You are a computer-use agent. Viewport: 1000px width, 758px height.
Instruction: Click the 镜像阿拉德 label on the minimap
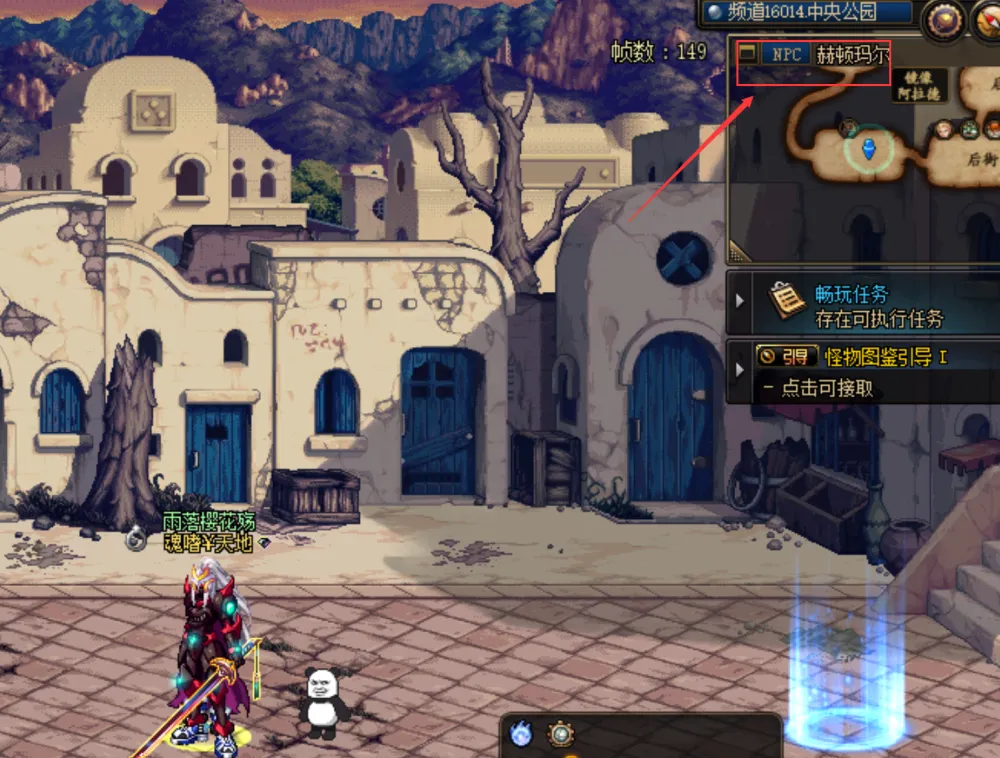(923, 84)
